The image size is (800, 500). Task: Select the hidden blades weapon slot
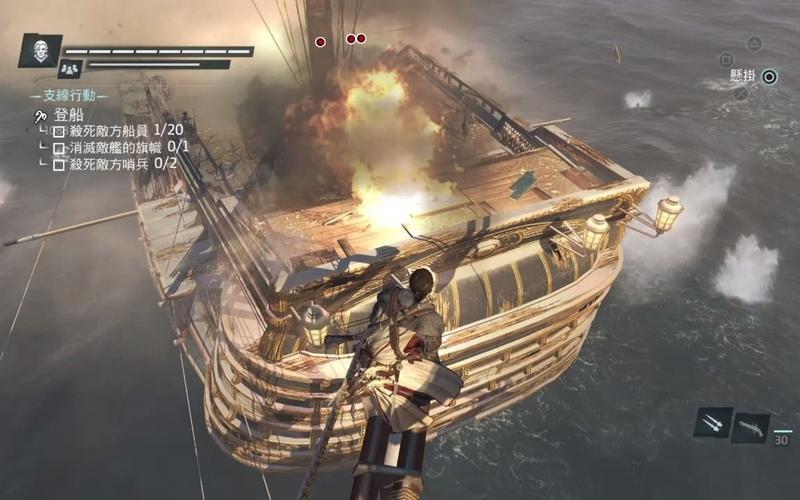[713, 422]
